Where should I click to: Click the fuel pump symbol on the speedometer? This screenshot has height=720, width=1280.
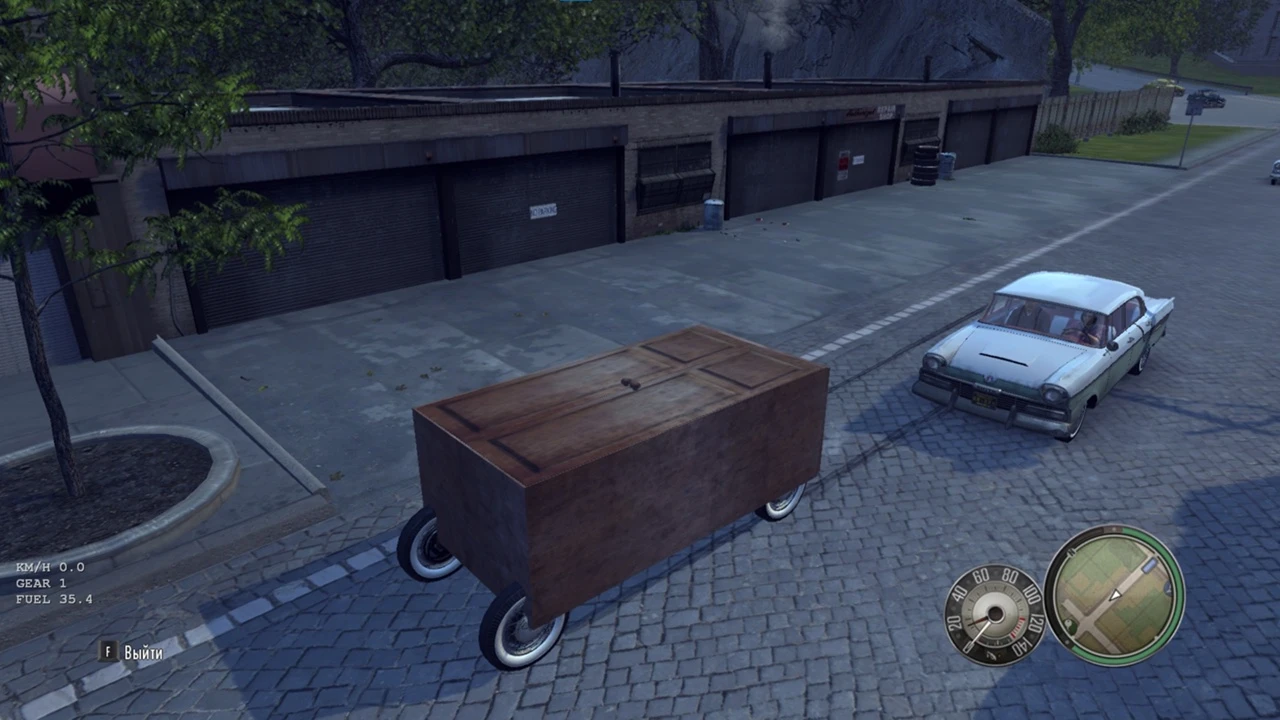993,654
